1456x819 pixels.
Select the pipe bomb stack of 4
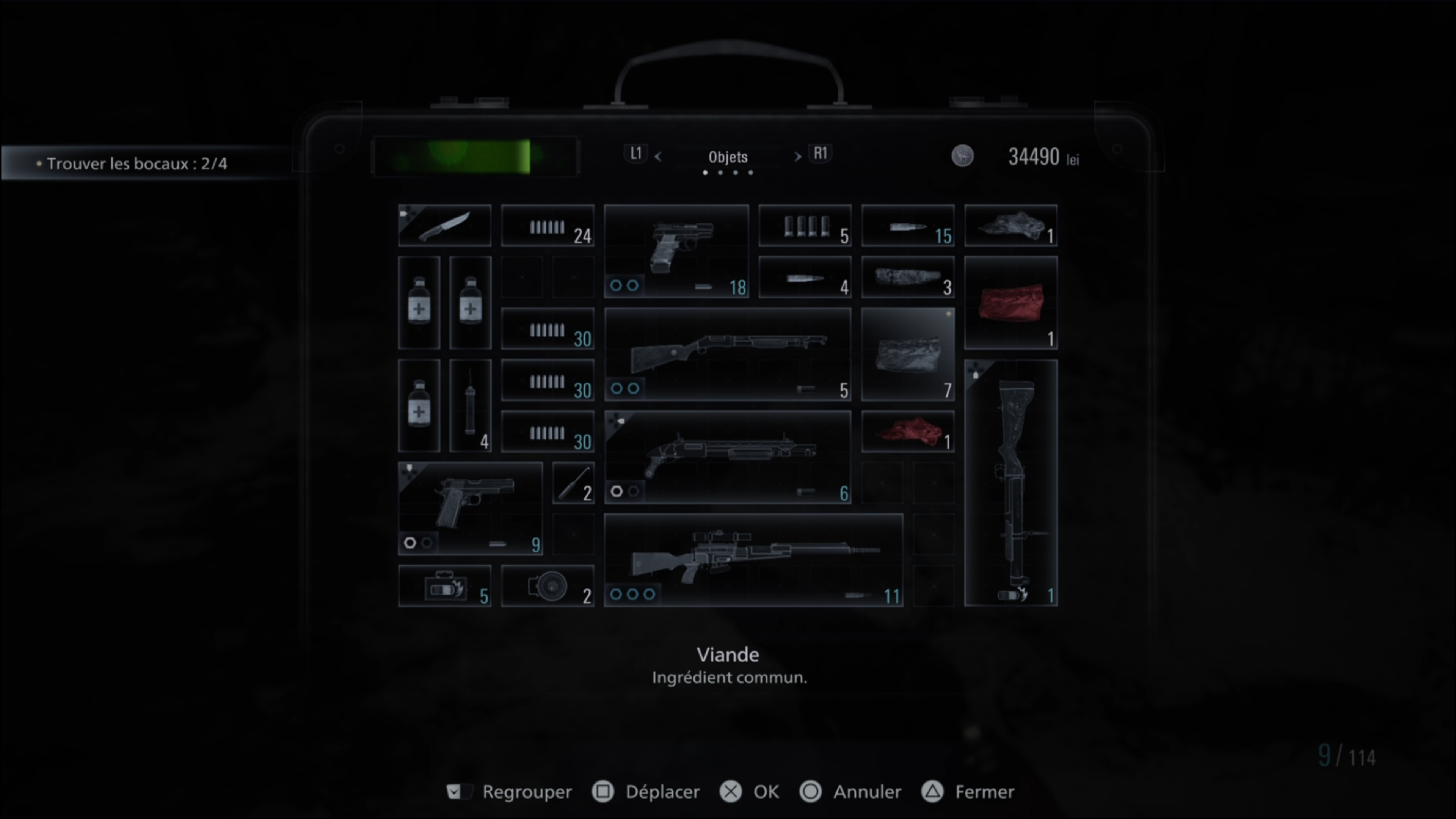(x=470, y=405)
